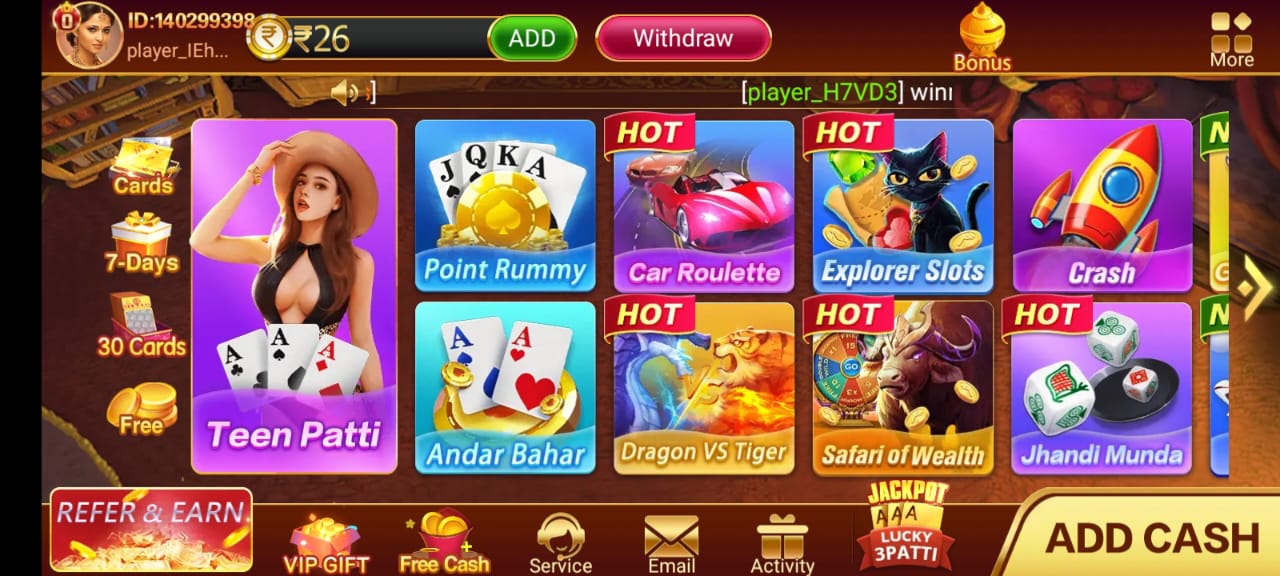
Task: Open the 30 Cards offer
Action: (141, 326)
